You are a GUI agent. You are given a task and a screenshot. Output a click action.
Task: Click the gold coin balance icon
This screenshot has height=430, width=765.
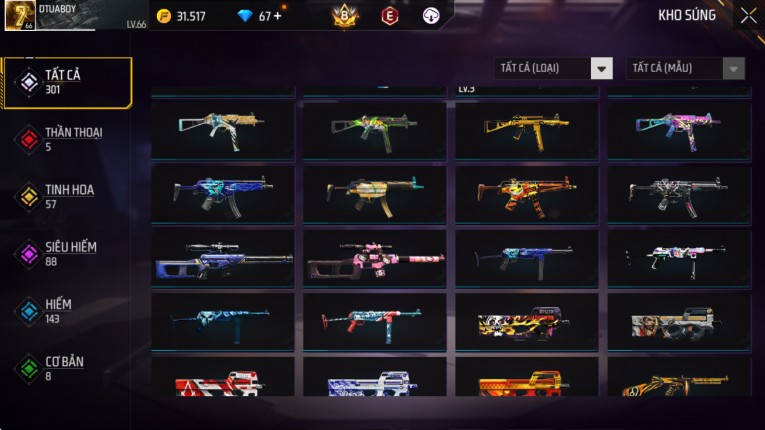coord(164,16)
